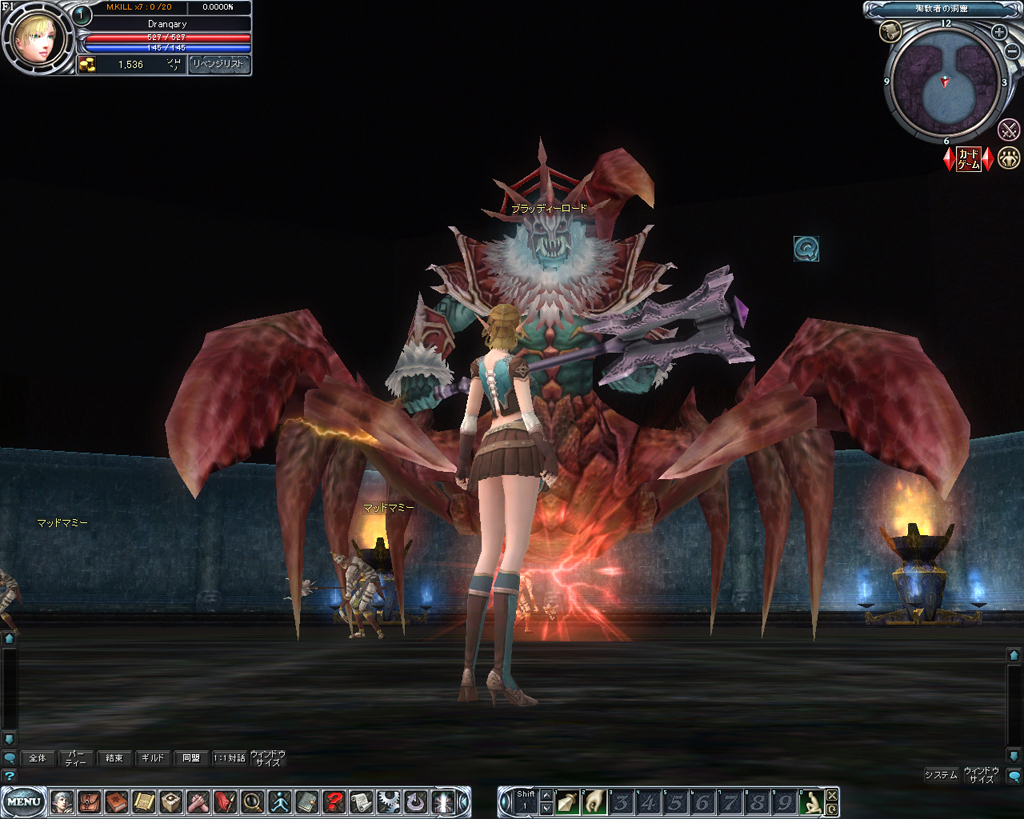Screen dimensions: 1024x819
Task: Close the skill hotbar with the X button
Action: [x=832, y=795]
